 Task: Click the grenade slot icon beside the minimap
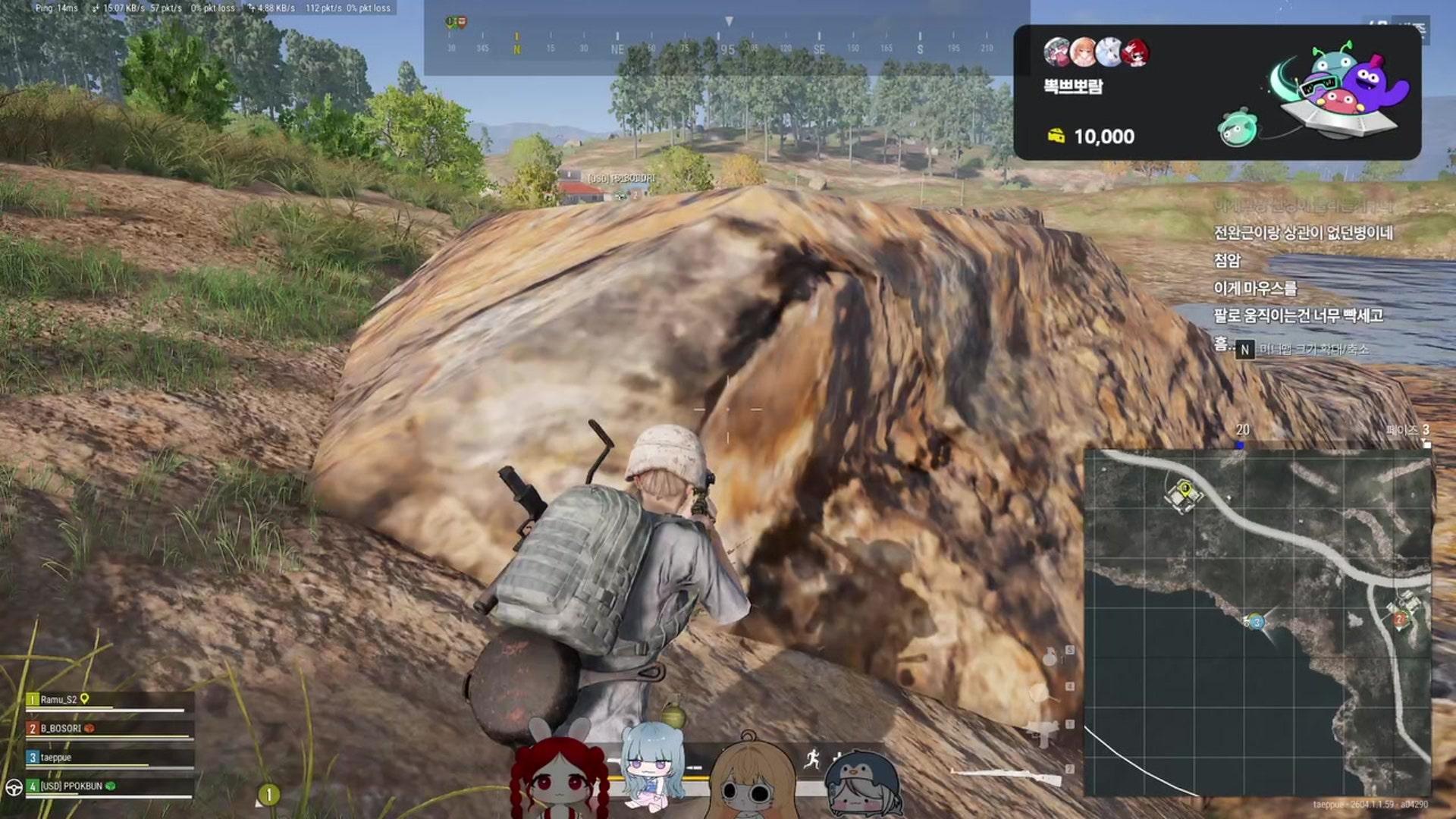pos(1050,657)
